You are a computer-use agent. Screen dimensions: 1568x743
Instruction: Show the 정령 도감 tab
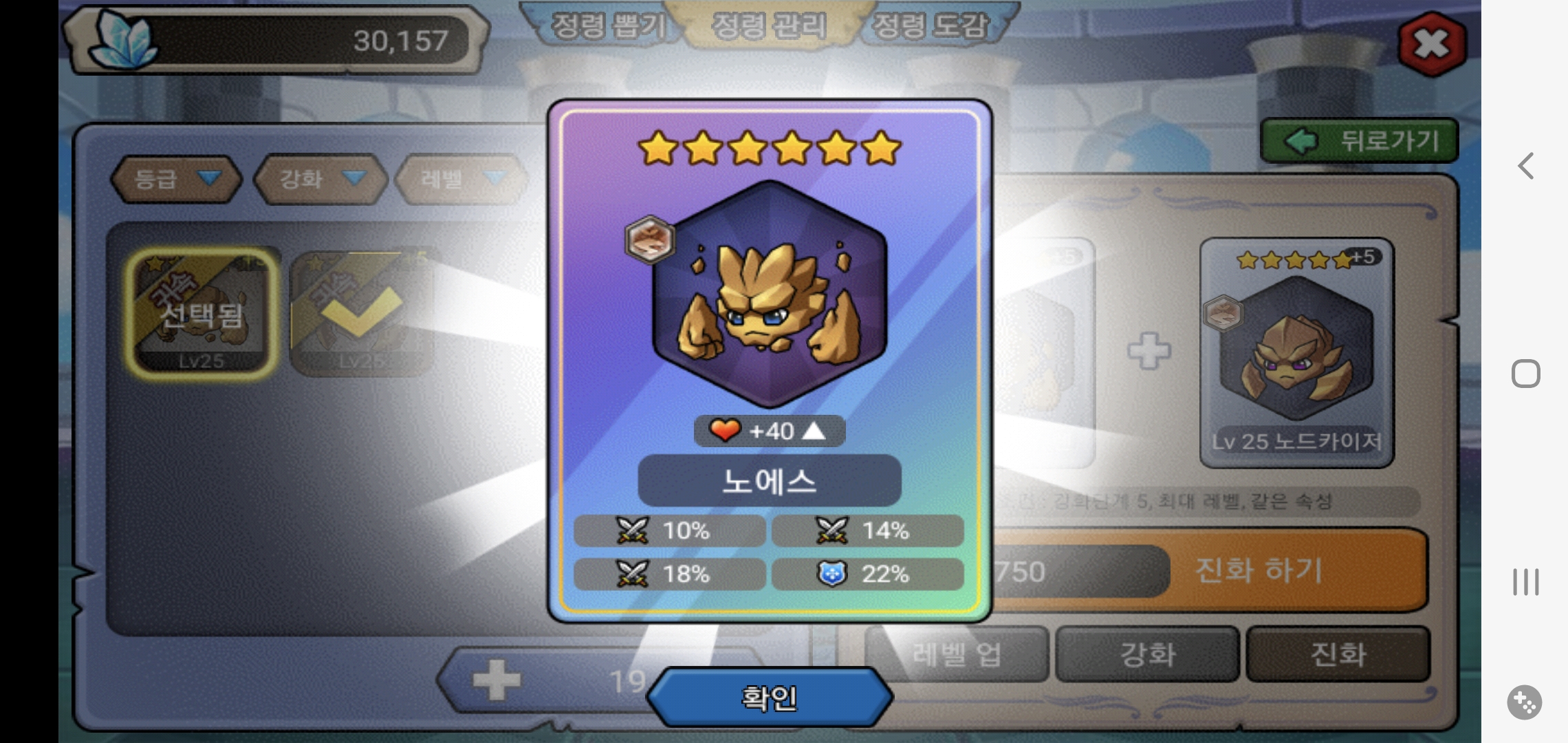click(x=930, y=26)
